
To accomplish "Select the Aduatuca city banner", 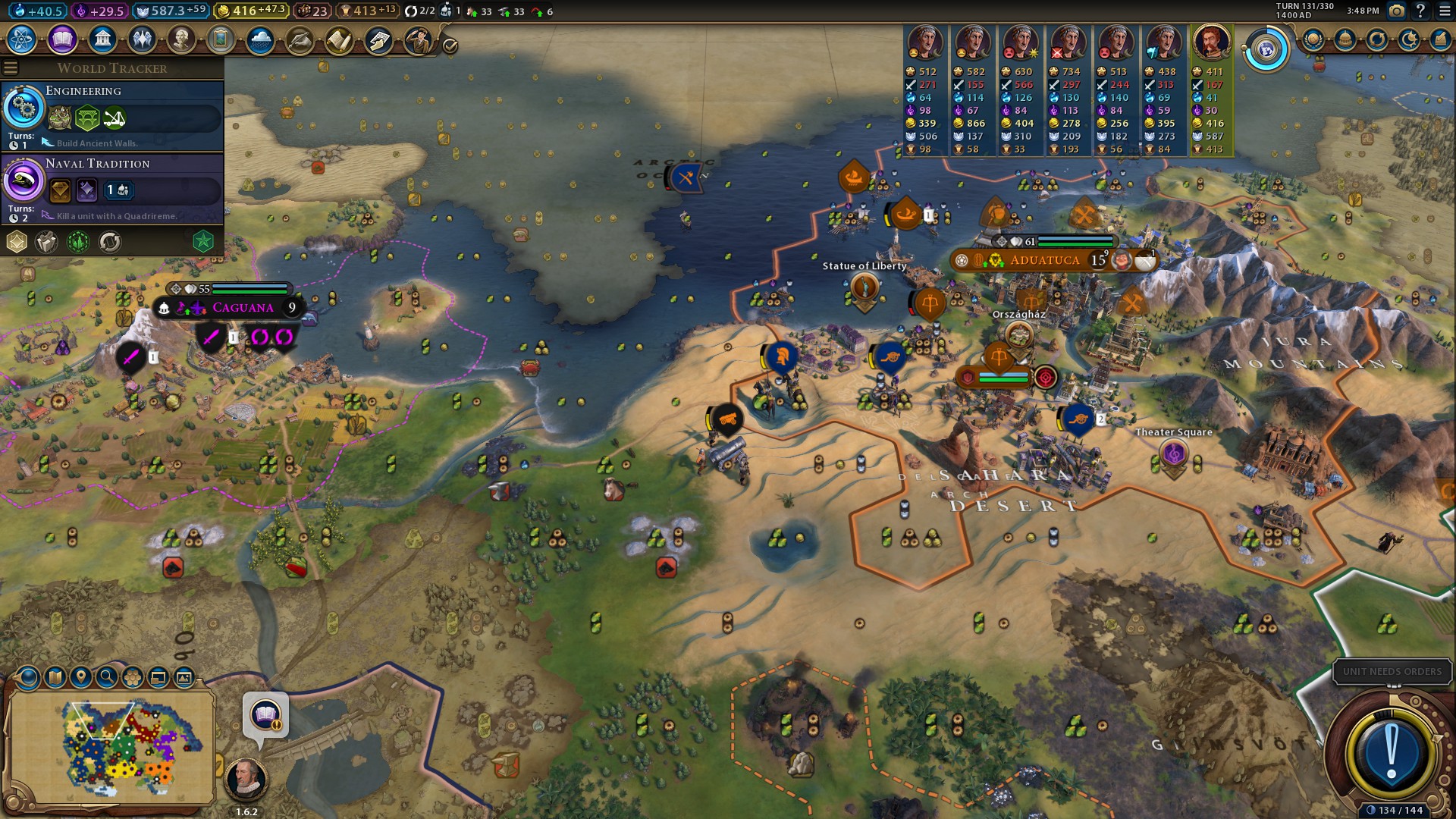I will [x=1044, y=260].
